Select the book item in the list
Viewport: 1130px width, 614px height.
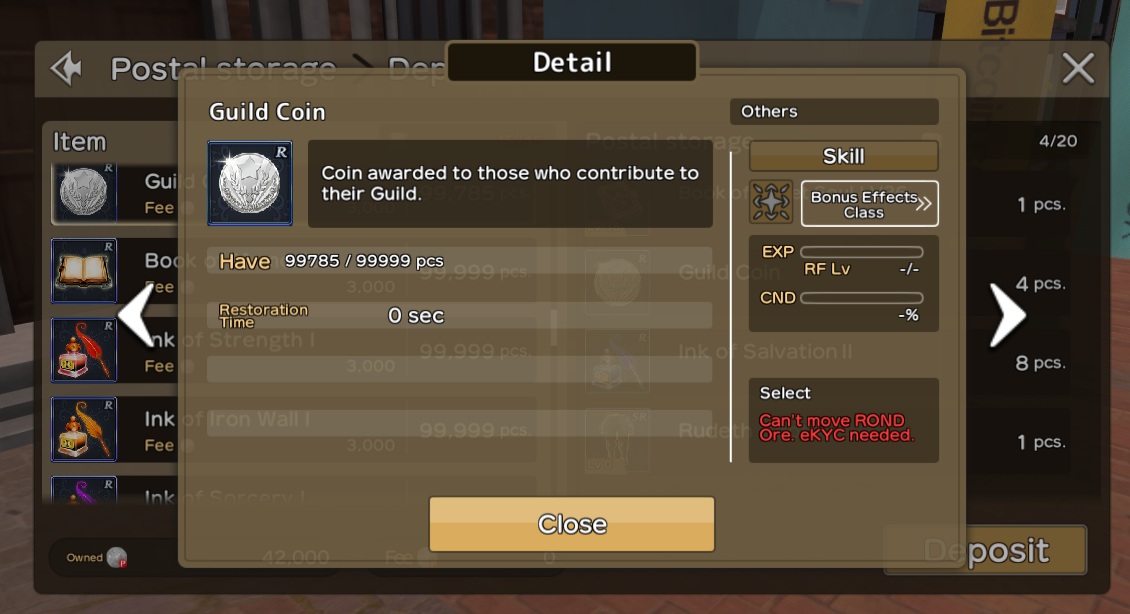pyautogui.click(x=85, y=271)
